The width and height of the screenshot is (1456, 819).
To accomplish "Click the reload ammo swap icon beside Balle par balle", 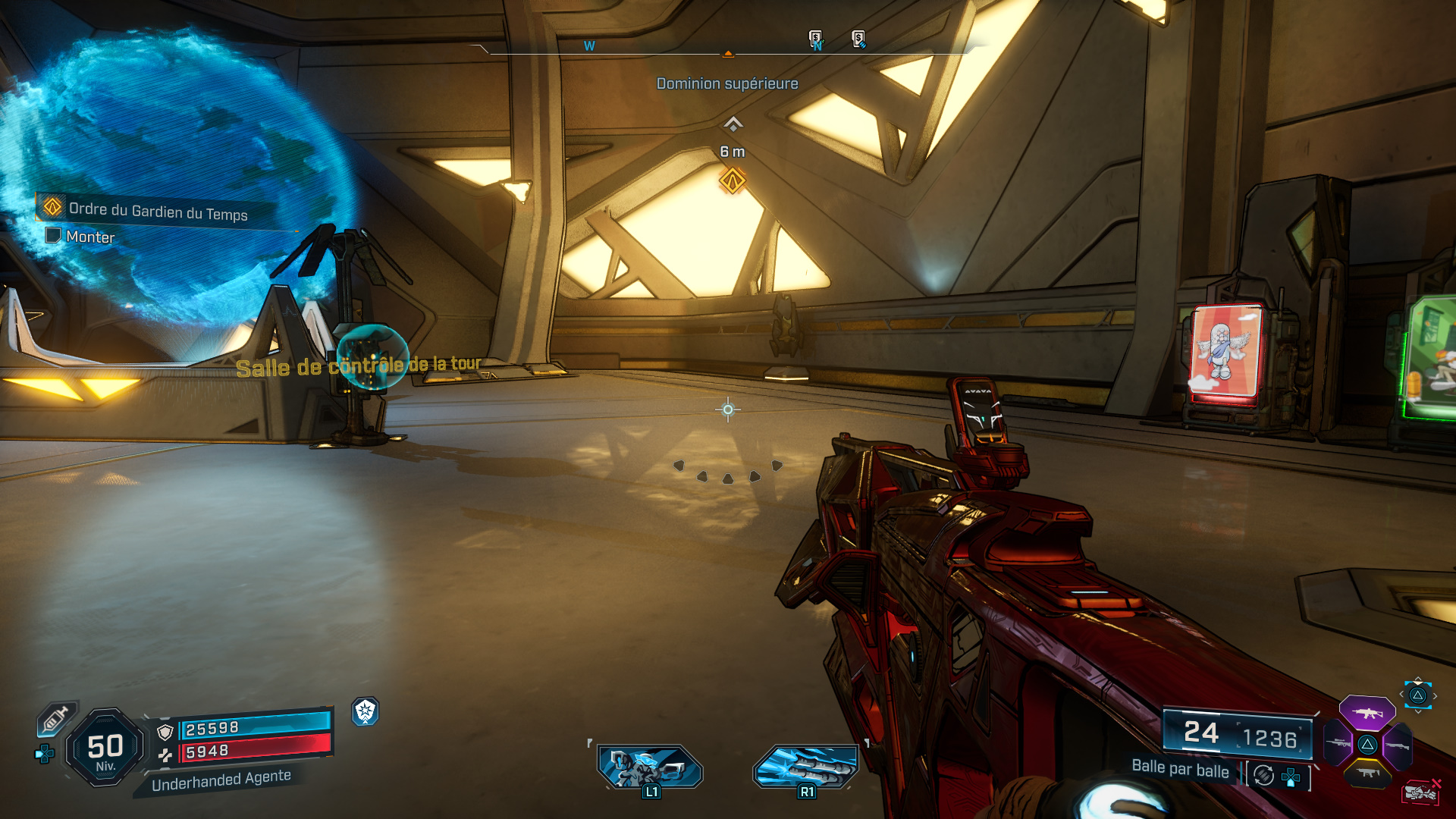I will pos(1263,773).
